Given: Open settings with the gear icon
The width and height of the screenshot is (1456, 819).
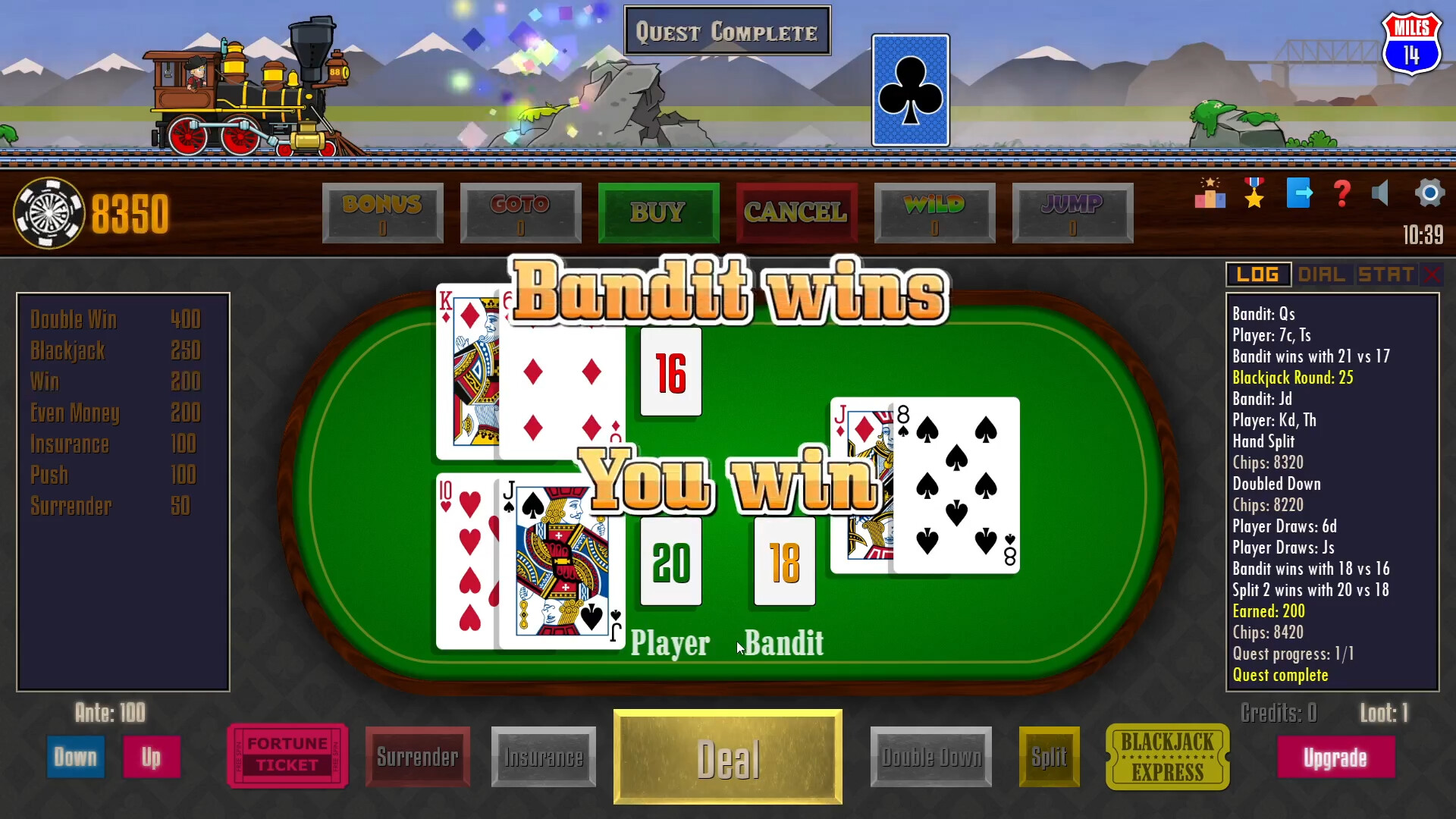Looking at the screenshot, I should 1429,194.
